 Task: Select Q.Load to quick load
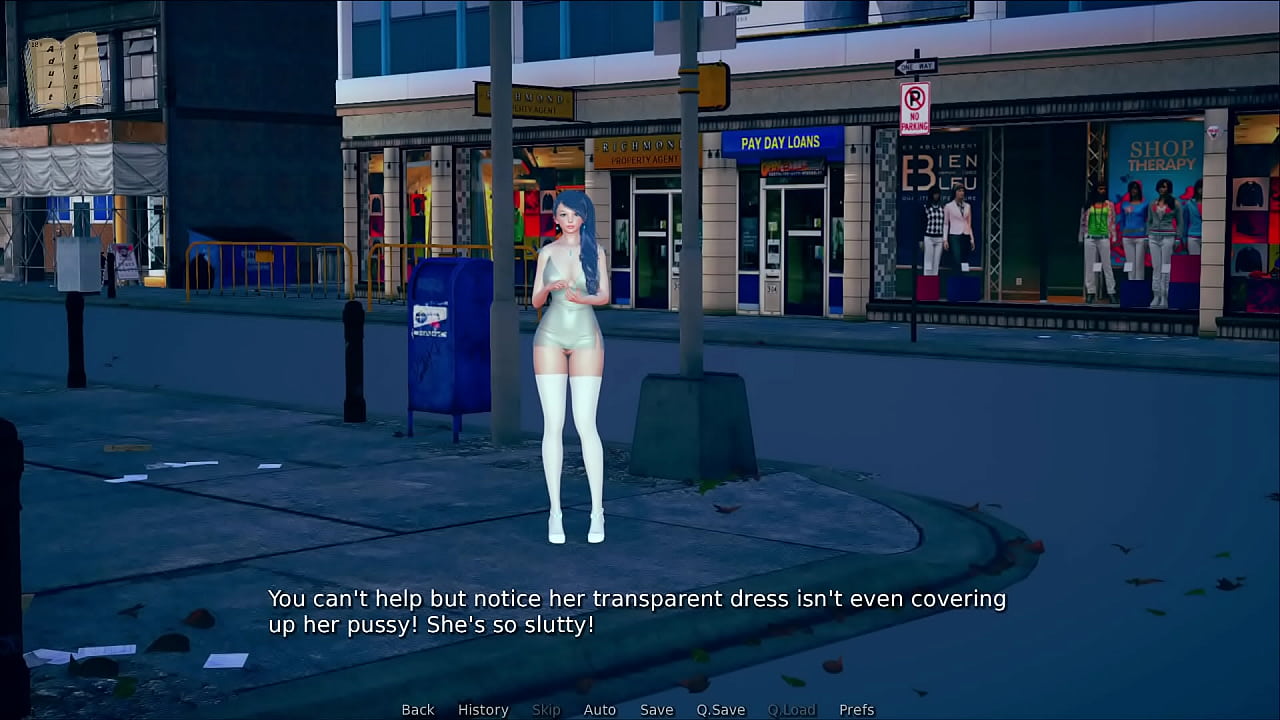[x=792, y=710]
